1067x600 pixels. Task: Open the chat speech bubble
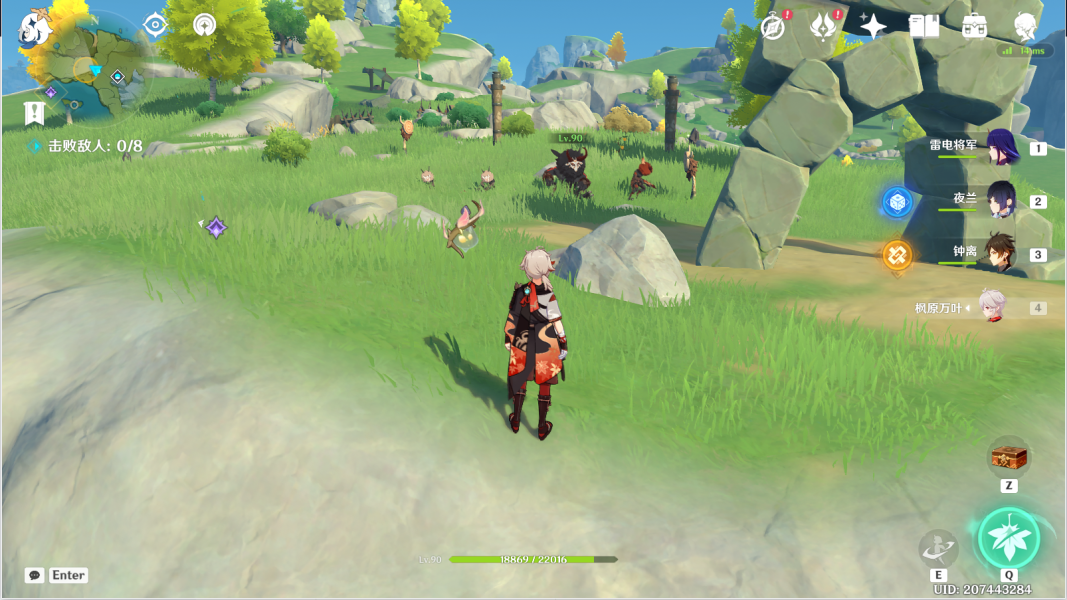coord(35,575)
